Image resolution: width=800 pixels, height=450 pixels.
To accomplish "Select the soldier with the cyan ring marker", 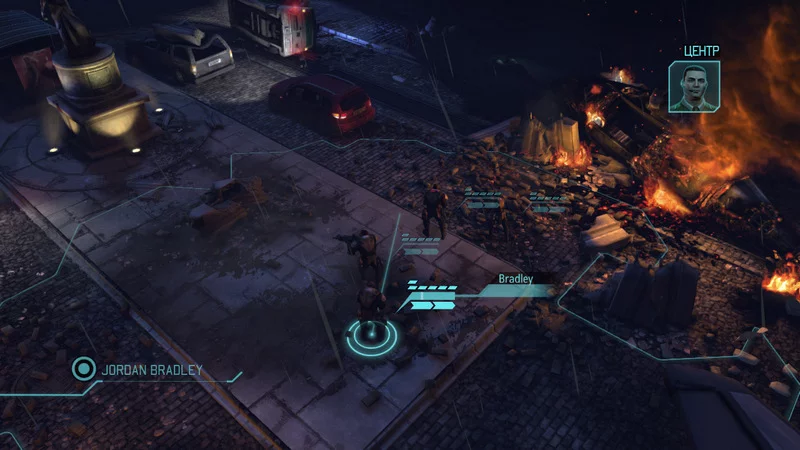I will click(371, 312).
